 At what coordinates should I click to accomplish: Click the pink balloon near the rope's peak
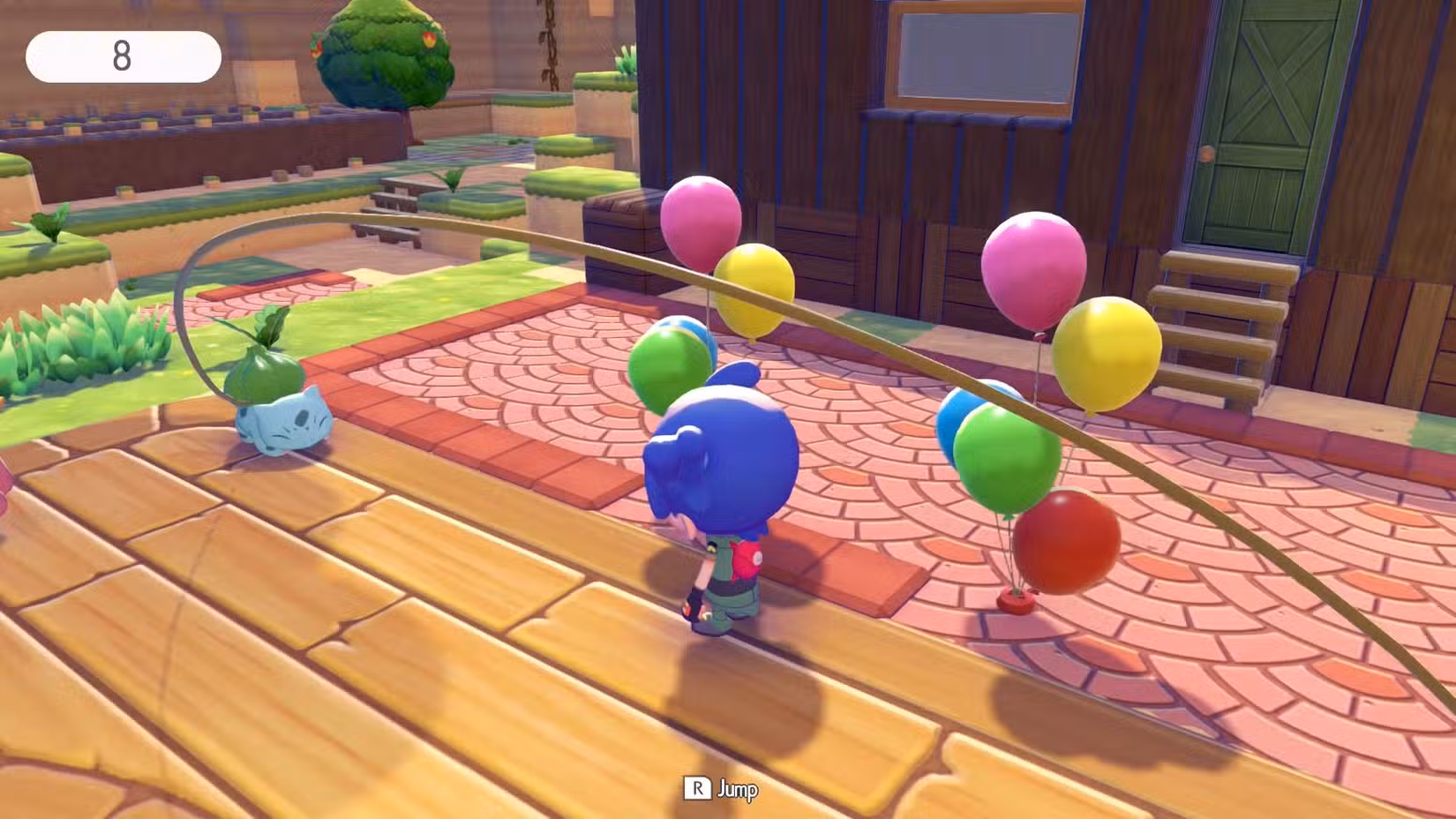(x=702, y=221)
